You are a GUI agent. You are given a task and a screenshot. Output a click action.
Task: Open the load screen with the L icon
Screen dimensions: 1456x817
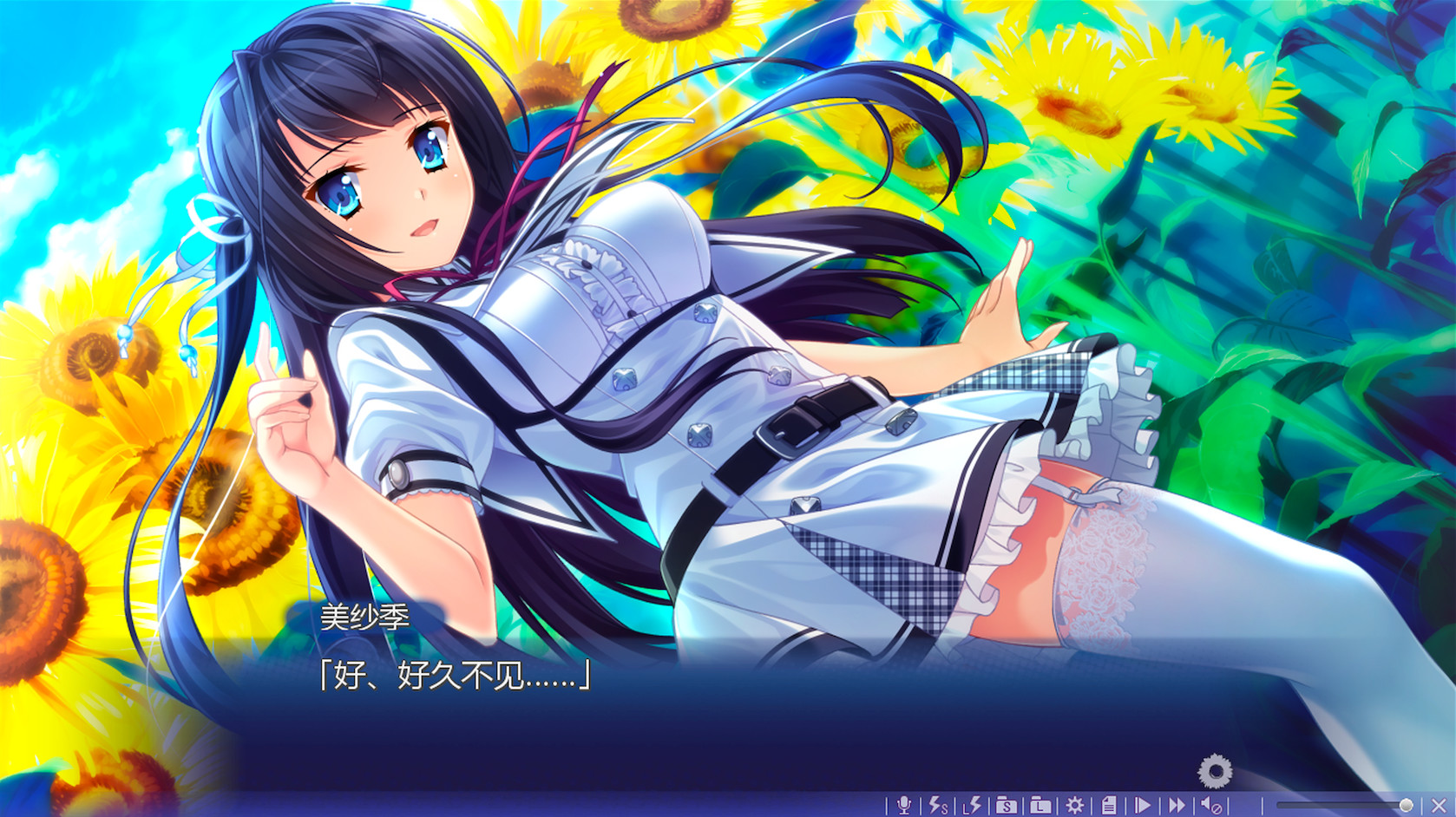click(x=1040, y=804)
